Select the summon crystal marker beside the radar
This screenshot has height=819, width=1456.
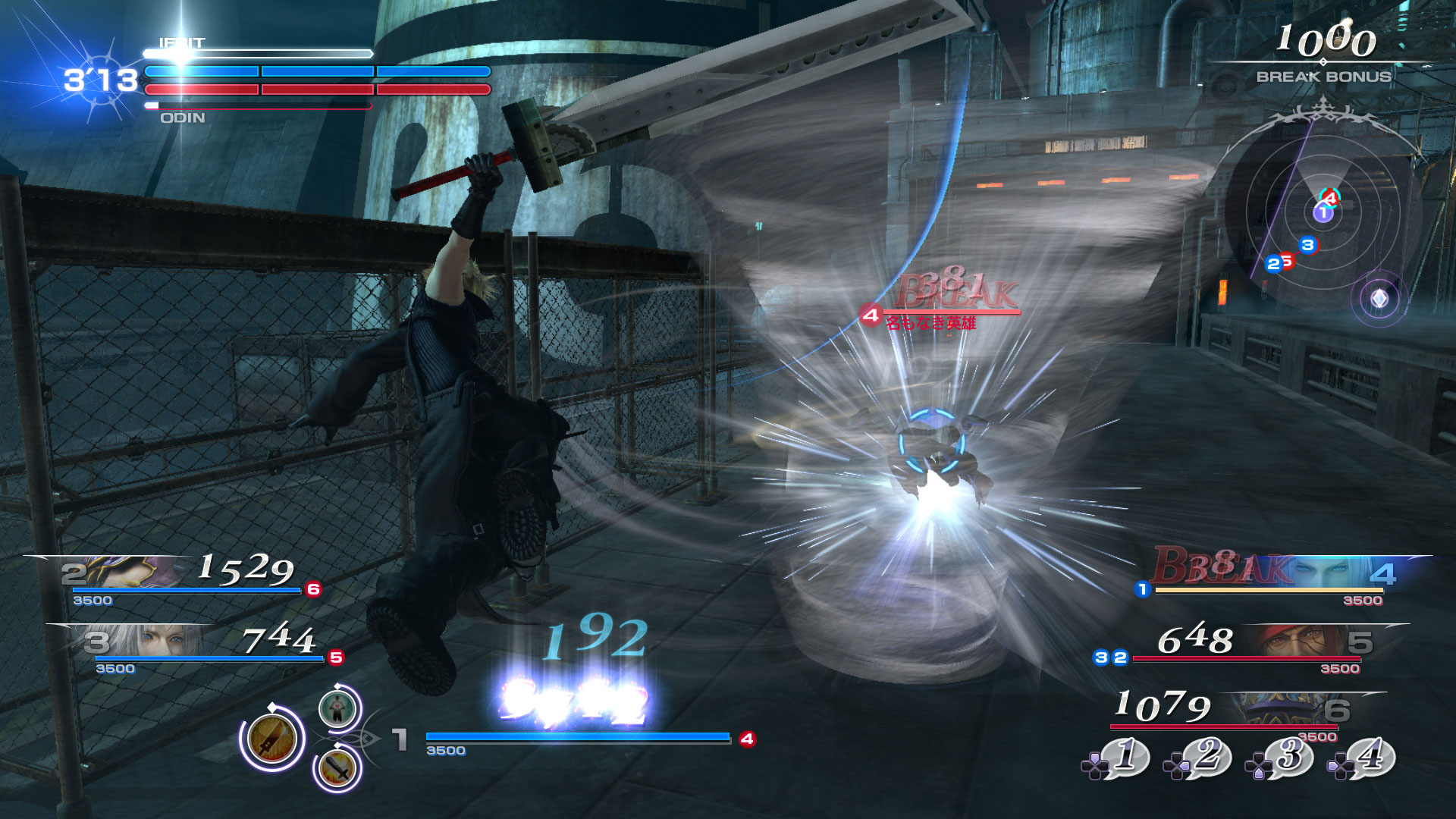click(1379, 299)
